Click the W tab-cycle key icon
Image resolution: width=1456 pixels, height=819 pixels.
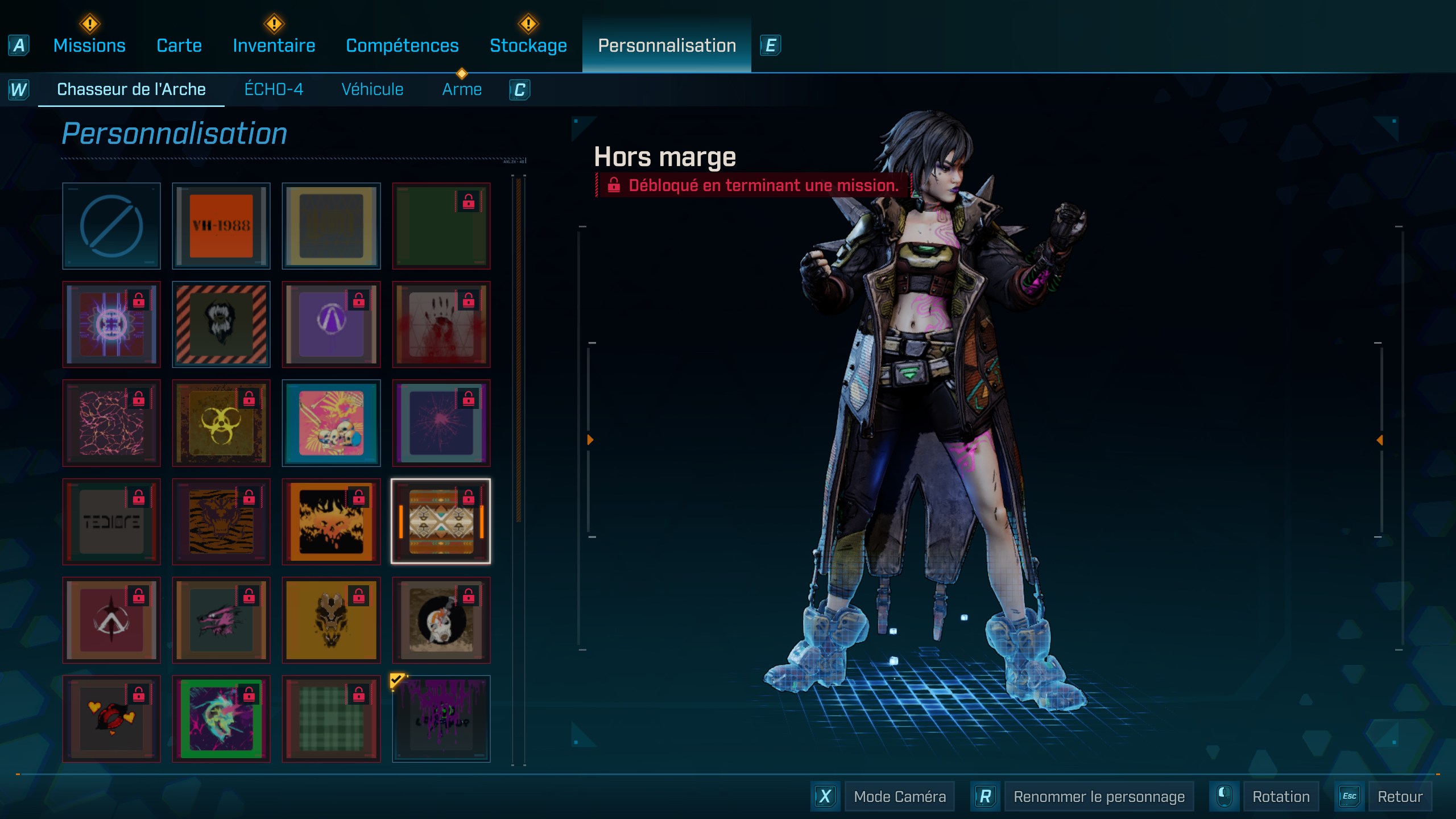click(19, 89)
